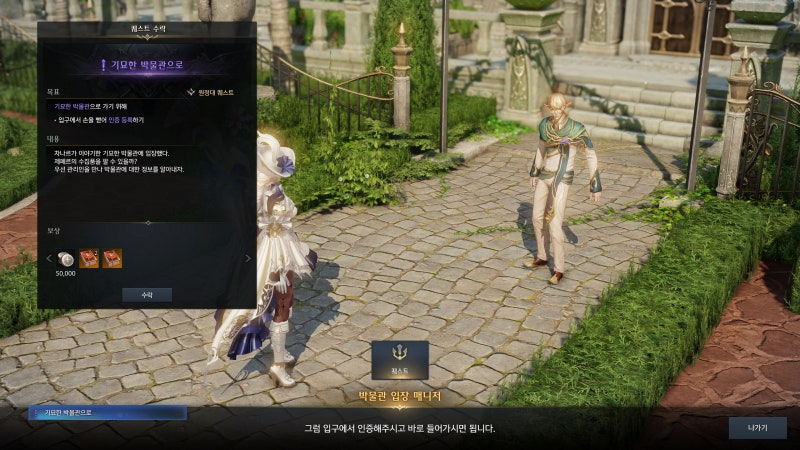
Task: Accept the quest with the 수락 button
Action: pyautogui.click(x=147, y=295)
